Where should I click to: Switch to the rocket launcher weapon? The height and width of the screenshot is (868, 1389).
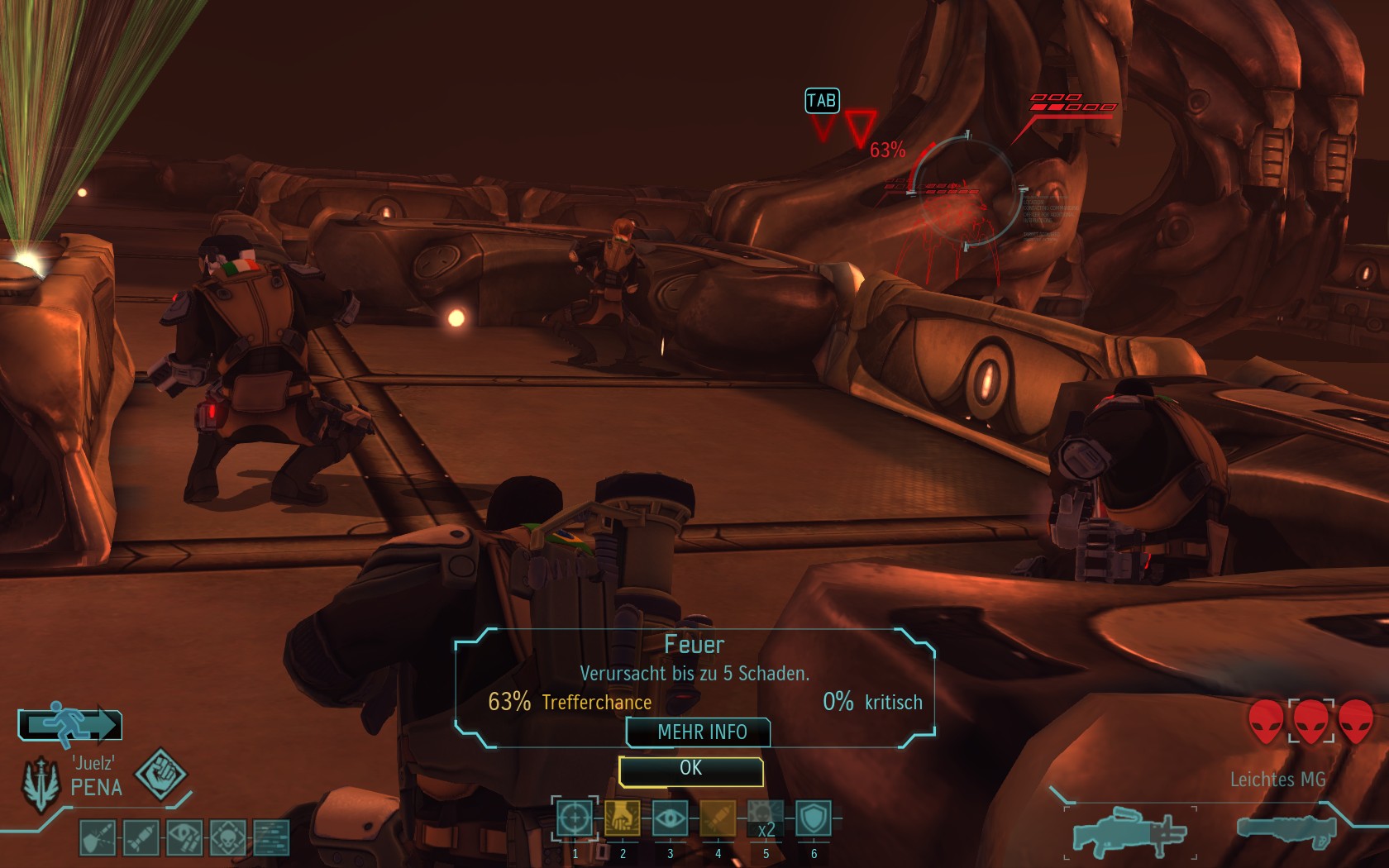[x=1286, y=829]
